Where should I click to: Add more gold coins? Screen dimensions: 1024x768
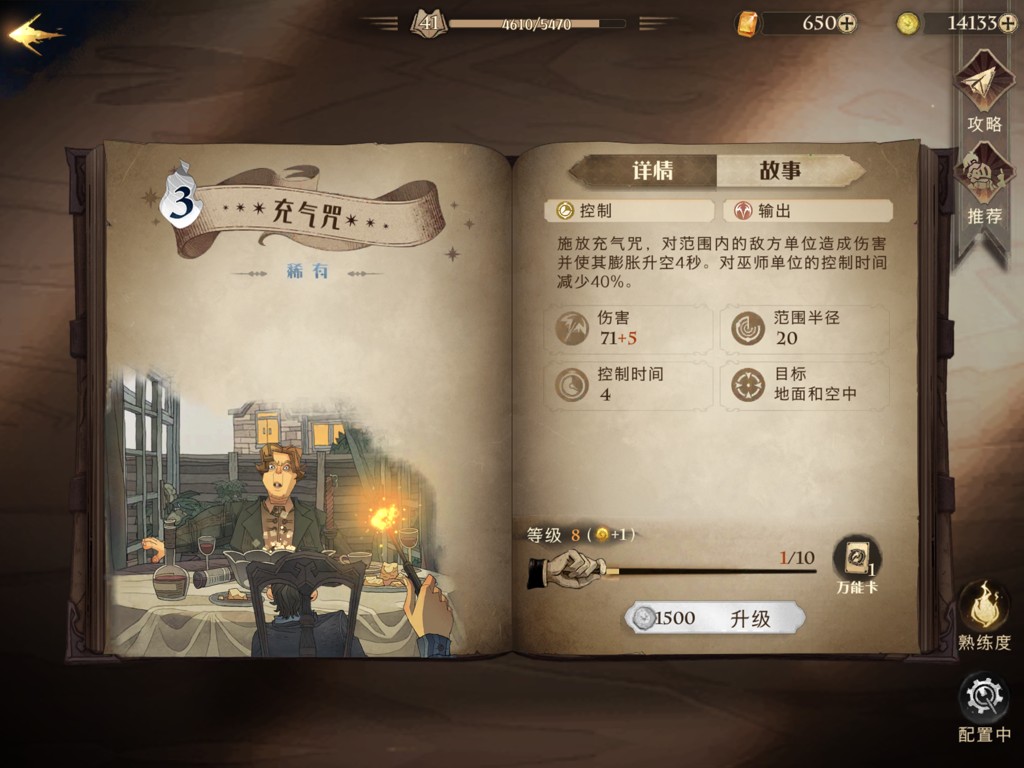1008,23
